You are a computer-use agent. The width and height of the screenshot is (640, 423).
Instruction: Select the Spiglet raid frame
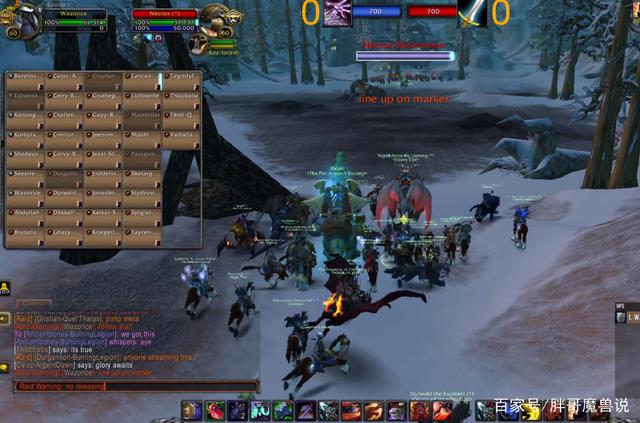coord(143,215)
